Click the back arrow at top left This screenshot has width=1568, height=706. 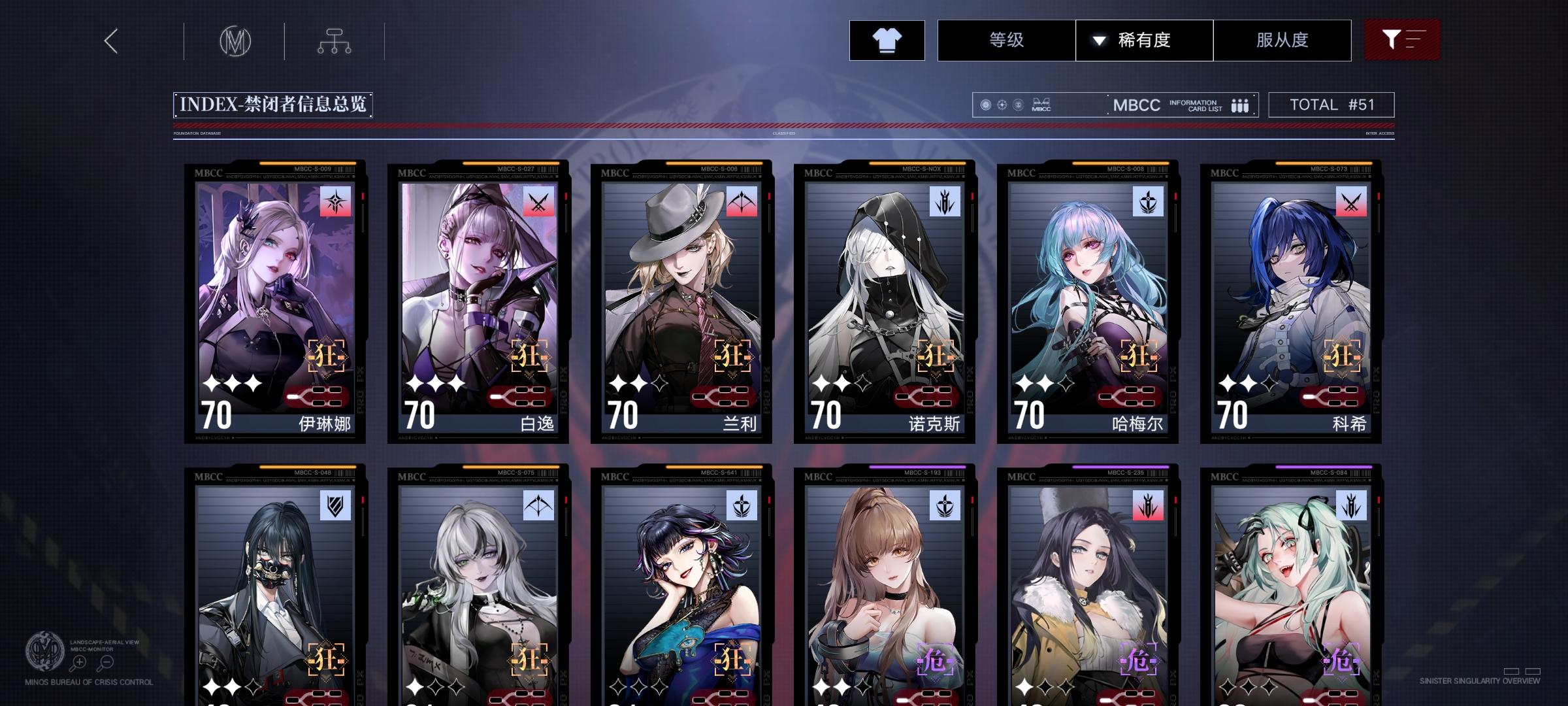click(110, 41)
